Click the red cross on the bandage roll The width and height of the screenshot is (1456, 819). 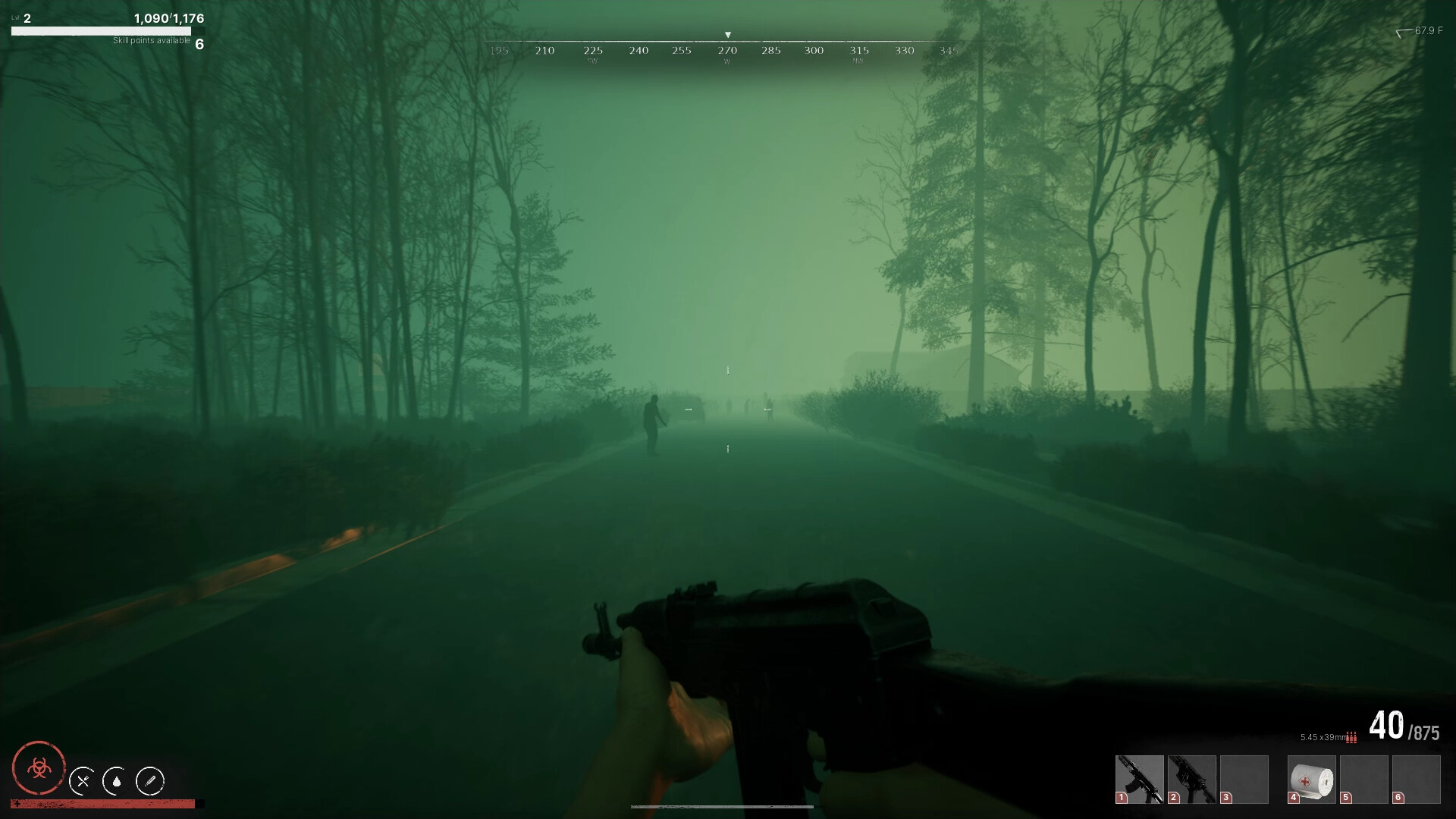(1304, 782)
